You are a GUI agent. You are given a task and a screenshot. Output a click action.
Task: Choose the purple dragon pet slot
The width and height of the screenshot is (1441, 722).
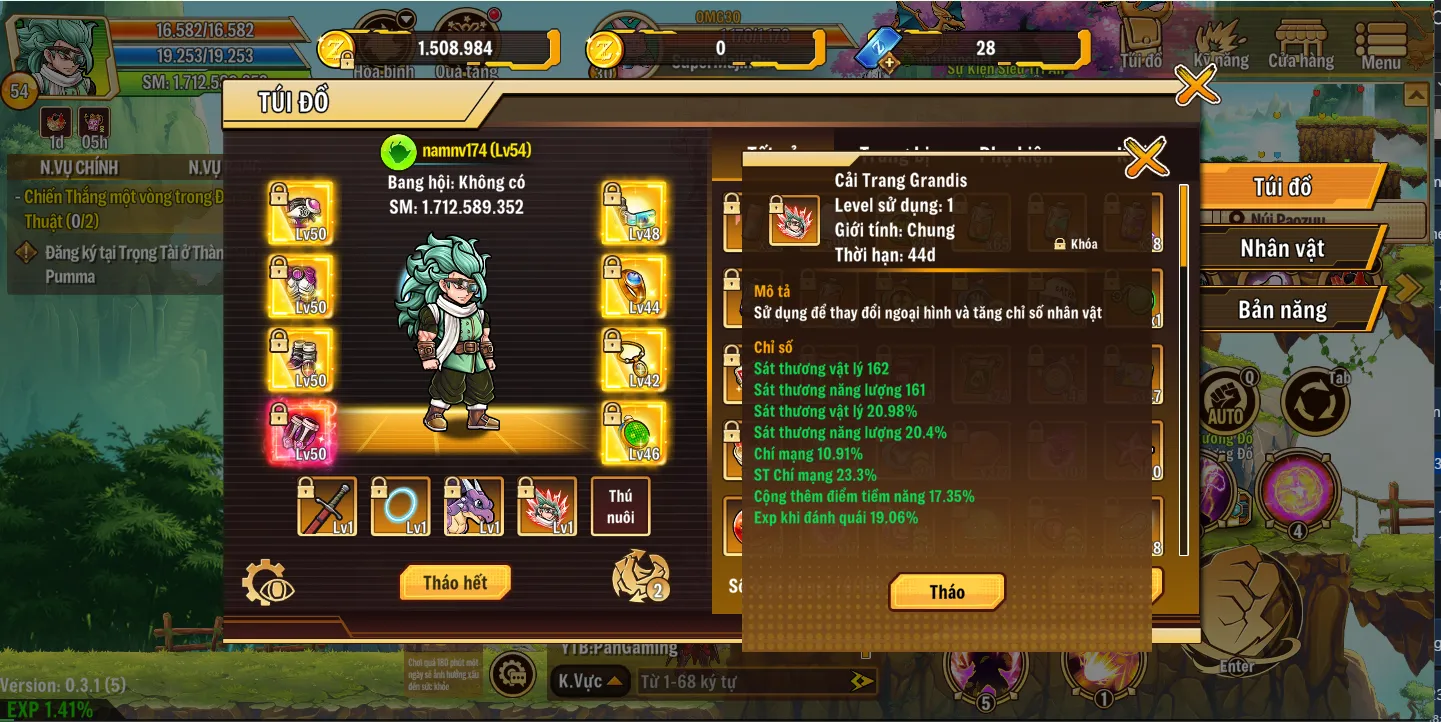tap(474, 506)
